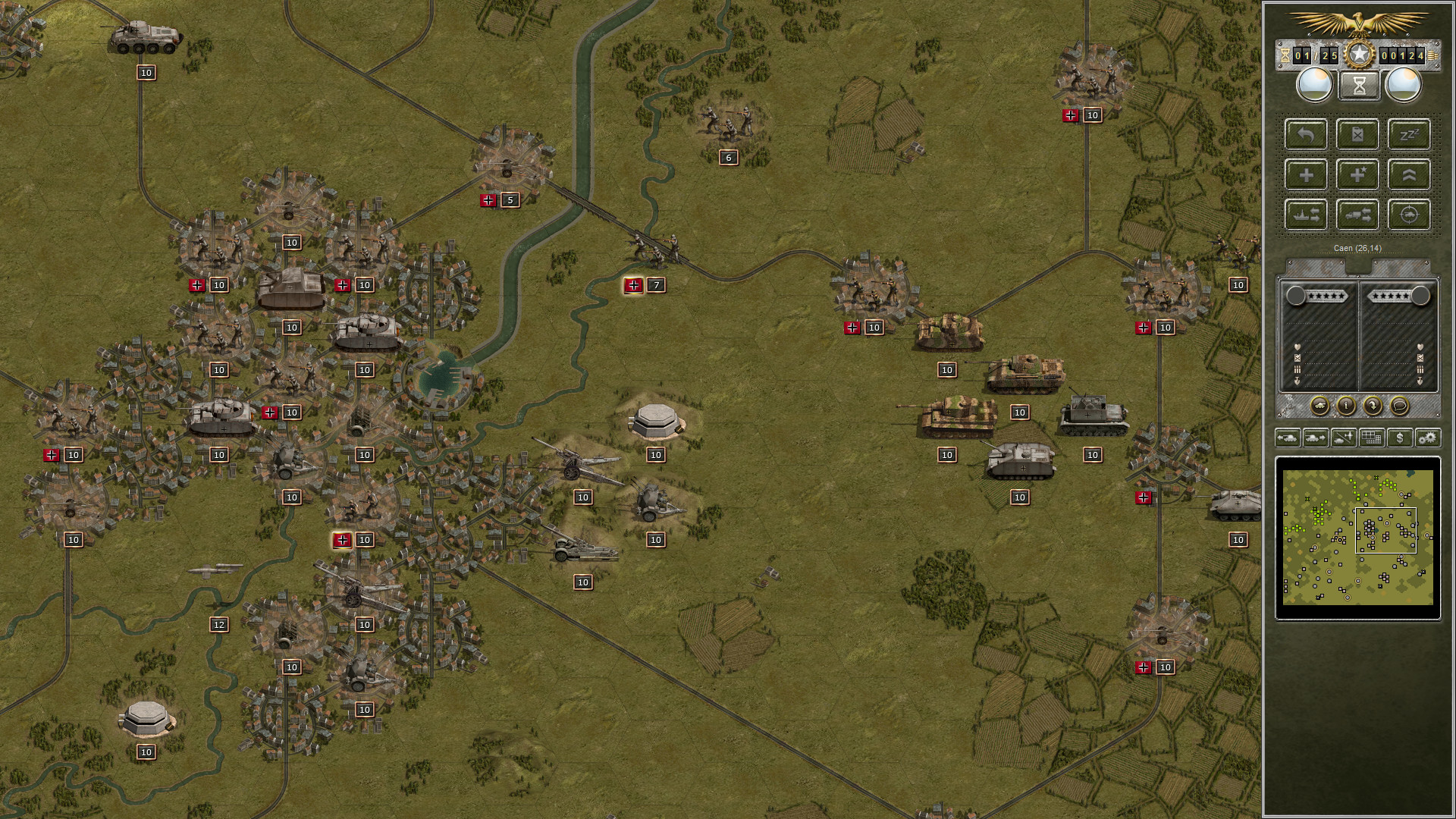
Task: Open the speech bubble message button
Action: [x=1399, y=406]
